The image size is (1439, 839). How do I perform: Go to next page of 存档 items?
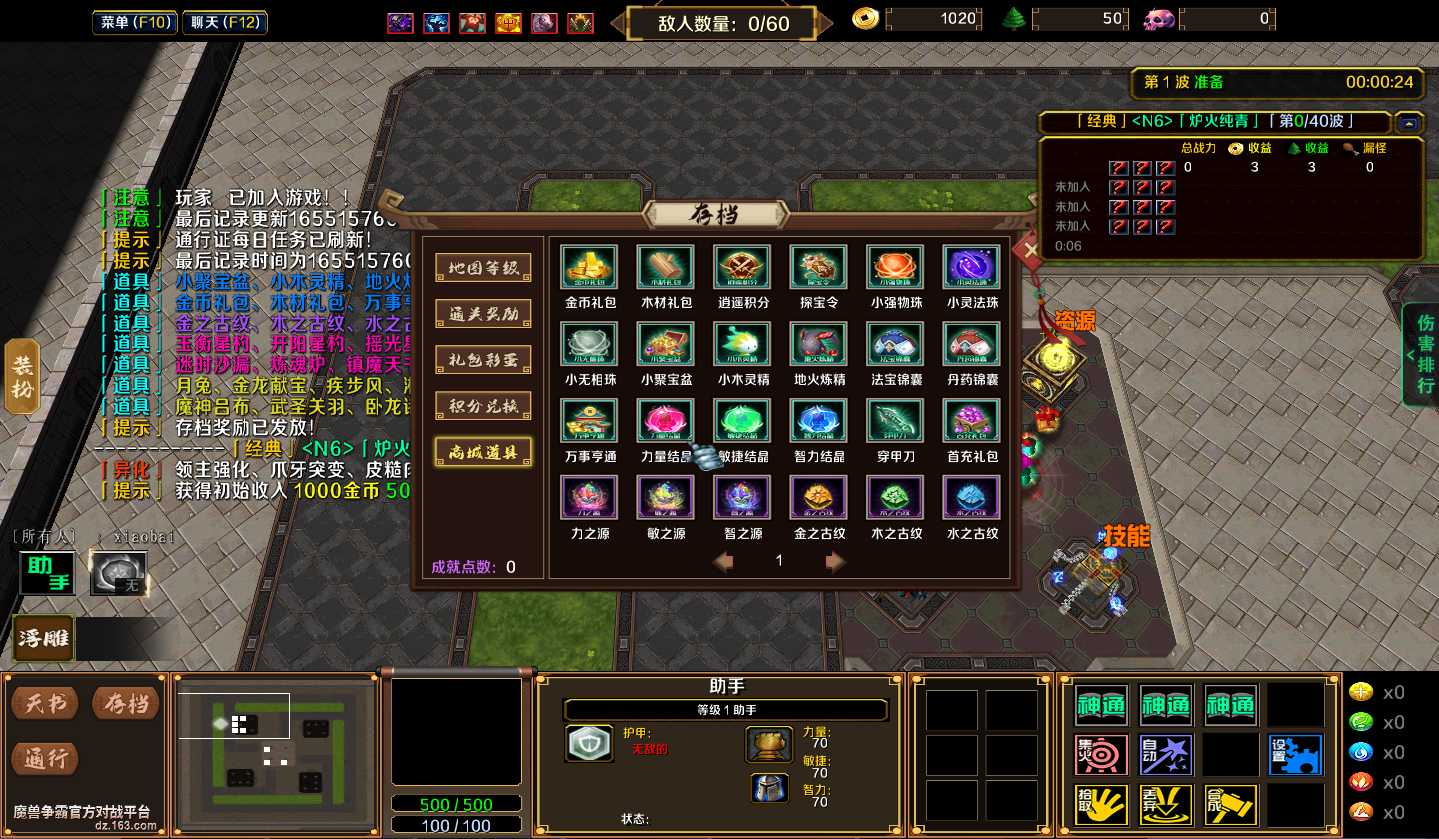click(x=836, y=562)
